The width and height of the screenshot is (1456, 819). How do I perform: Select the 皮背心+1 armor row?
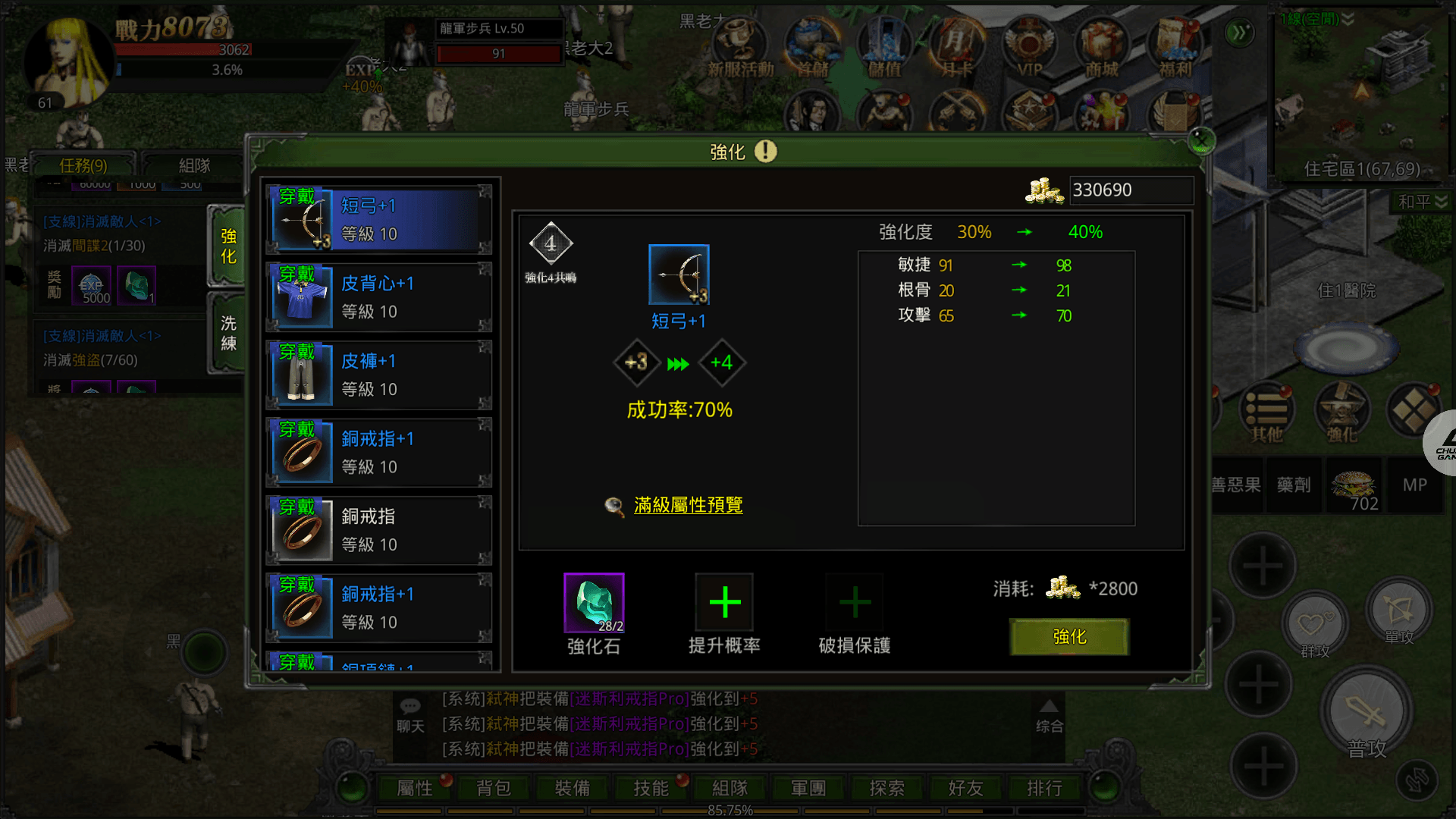point(379,297)
